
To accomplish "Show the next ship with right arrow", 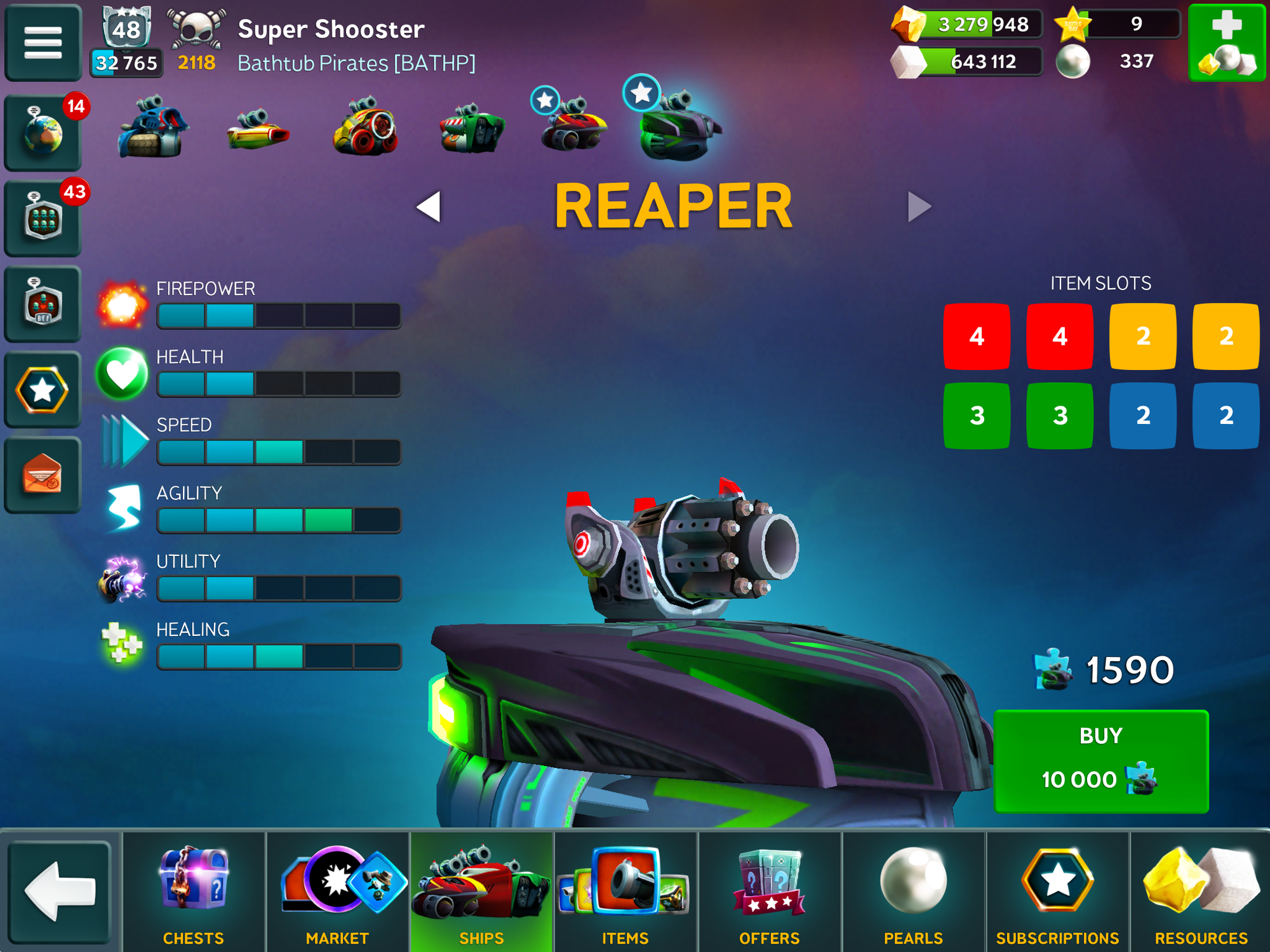I will pyautogui.click(x=918, y=207).
